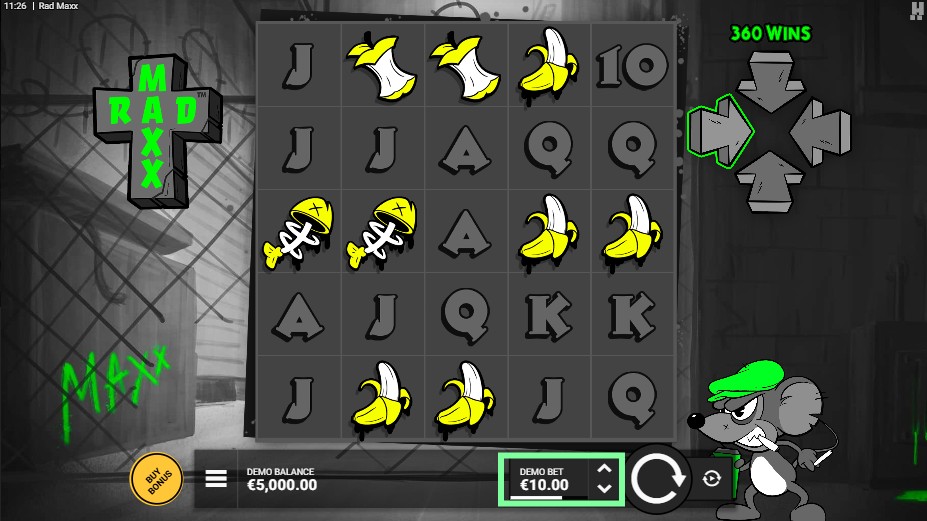Screen dimensions: 927x521
Task: Decrease the demo bet with the down arrow
Action: point(603,488)
